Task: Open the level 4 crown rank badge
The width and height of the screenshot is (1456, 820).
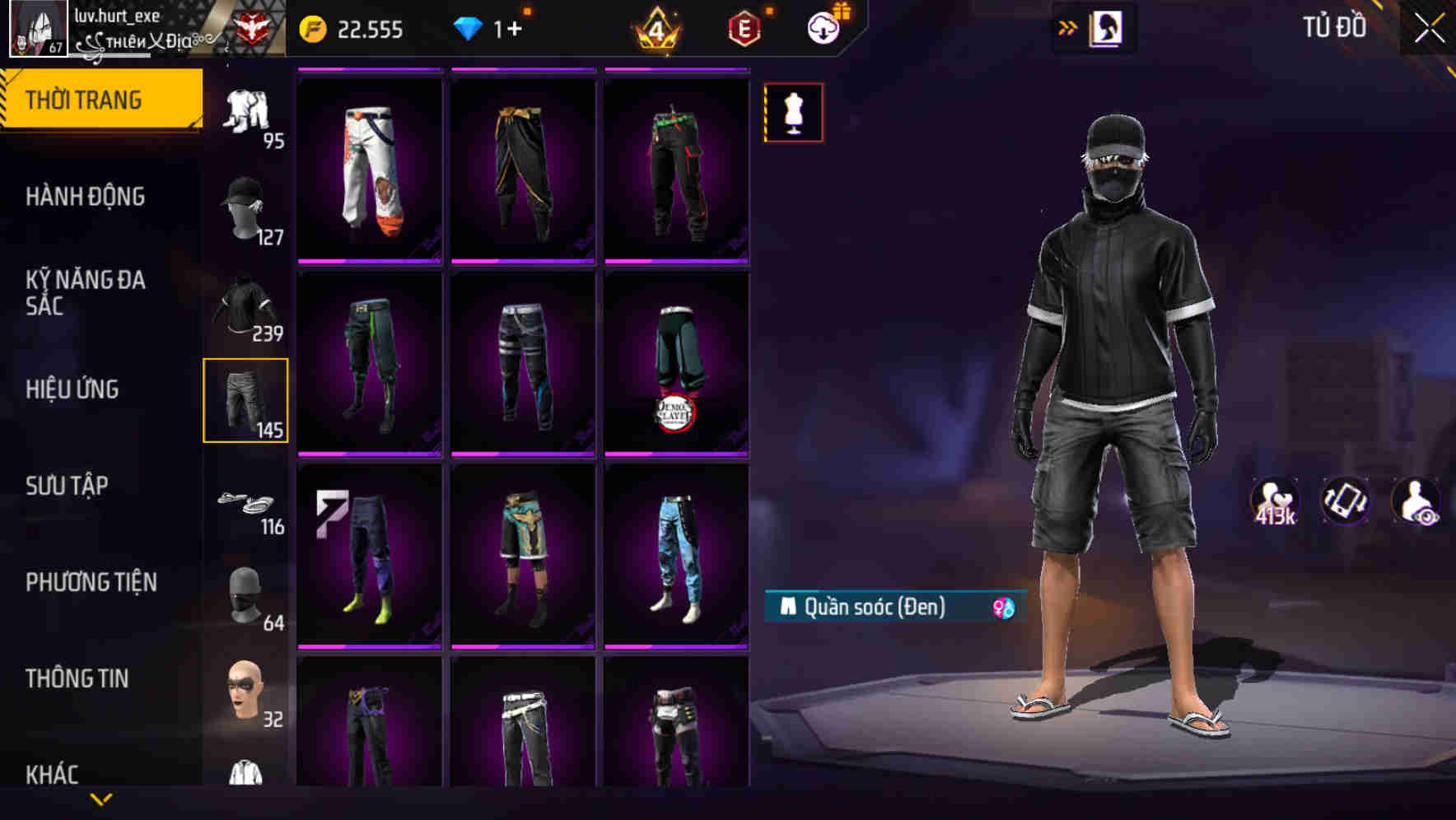Action: (655, 28)
